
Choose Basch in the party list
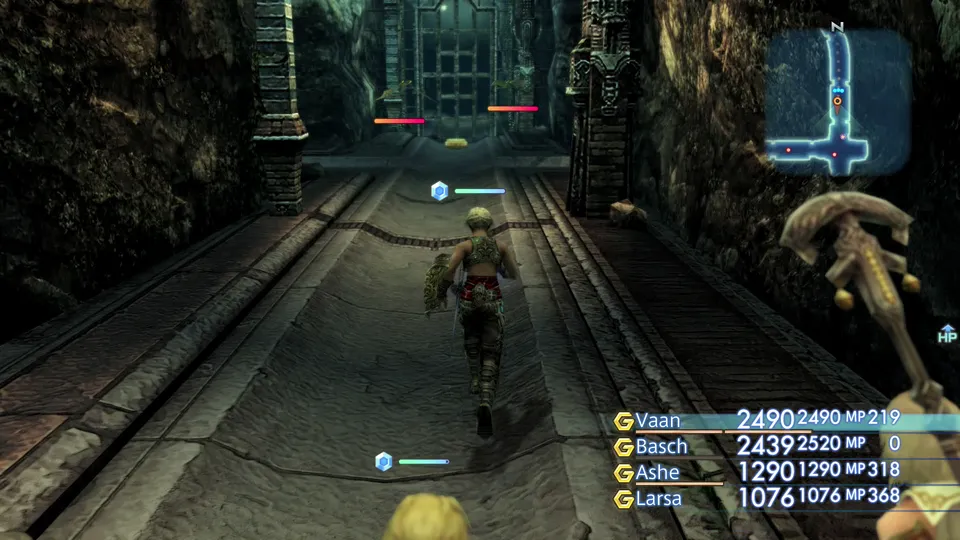pyautogui.click(x=661, y=446)
